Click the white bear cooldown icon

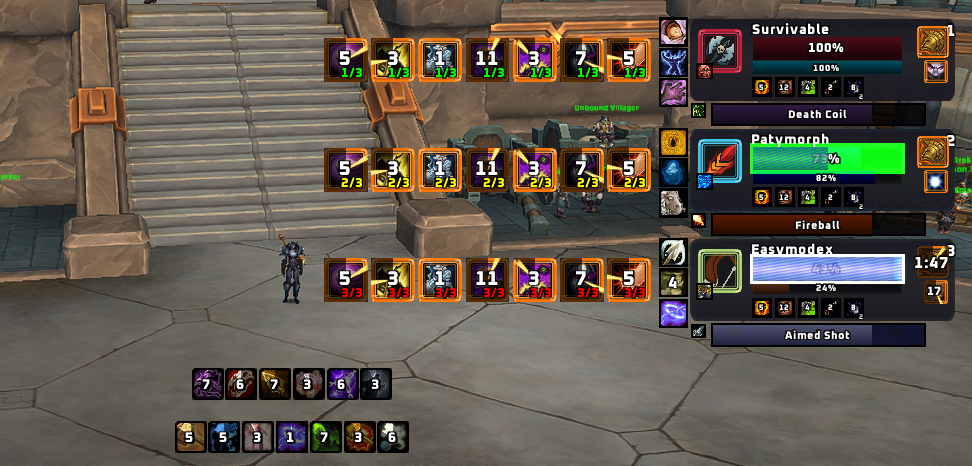coord(673,202)
